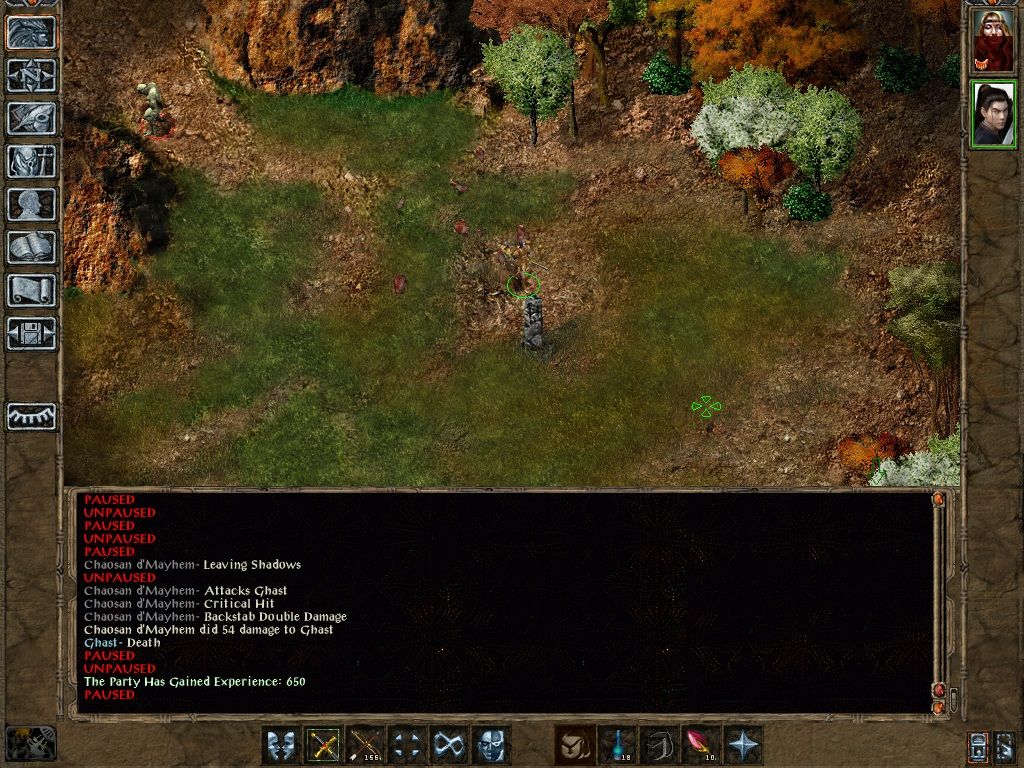Use the red feather quick item
Screen dimensions: 1024x768
(700, 746)
